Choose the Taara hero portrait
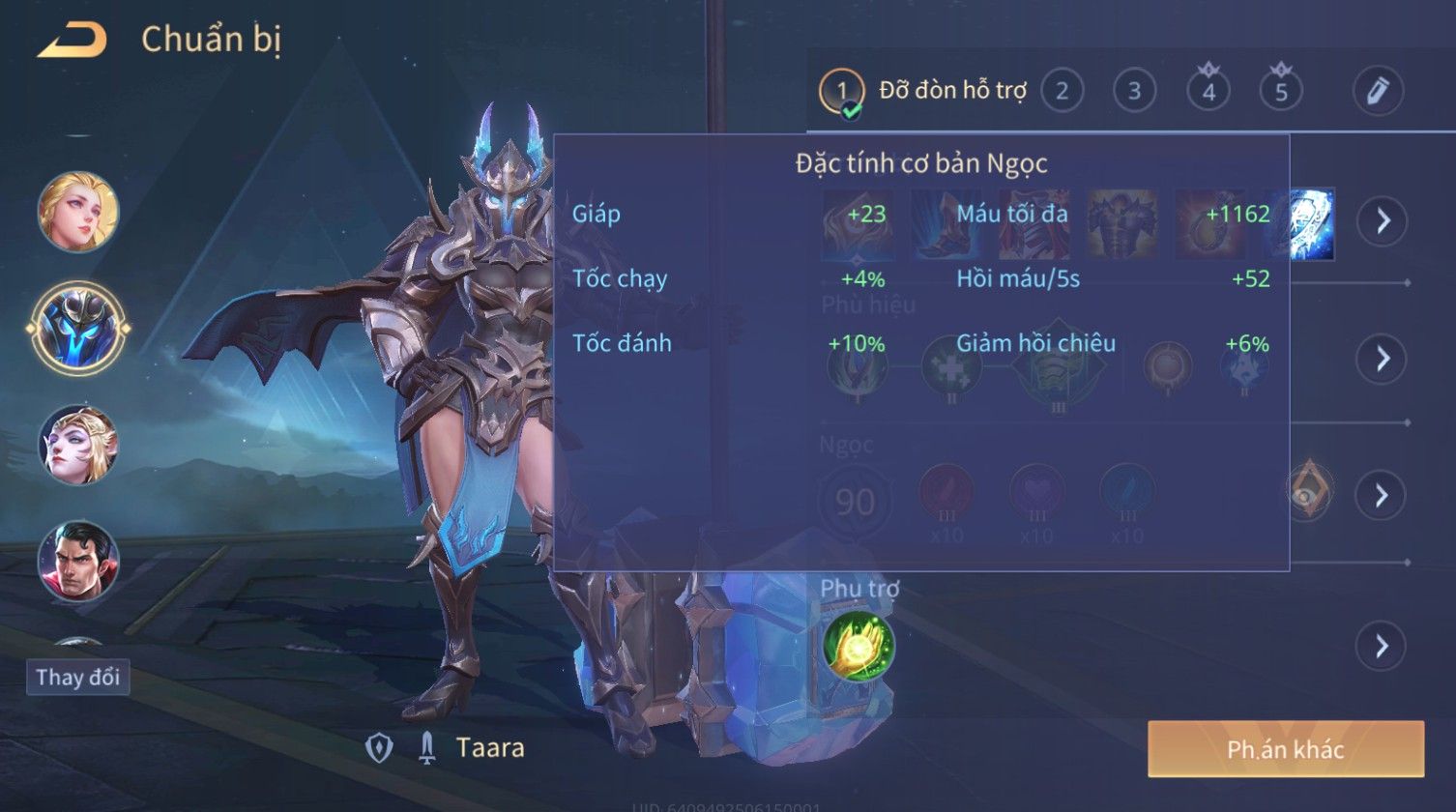 coord(78,327)
